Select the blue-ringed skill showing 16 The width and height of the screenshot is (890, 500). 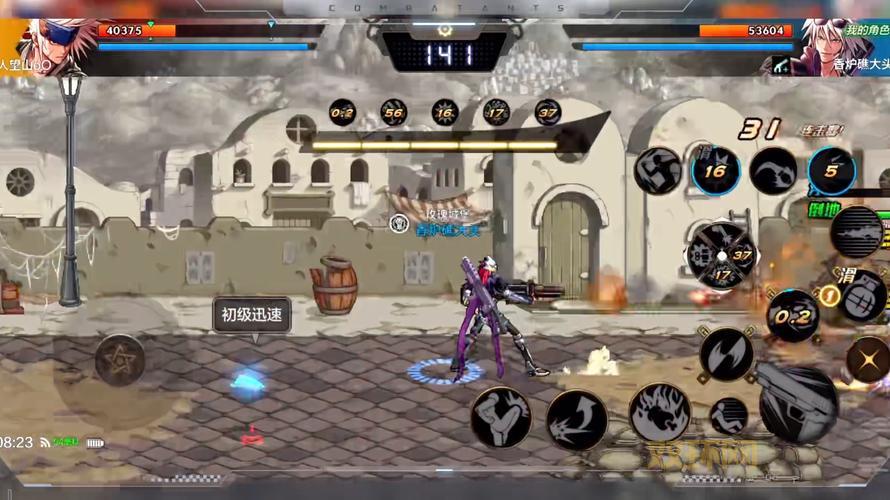click(716, 171)
